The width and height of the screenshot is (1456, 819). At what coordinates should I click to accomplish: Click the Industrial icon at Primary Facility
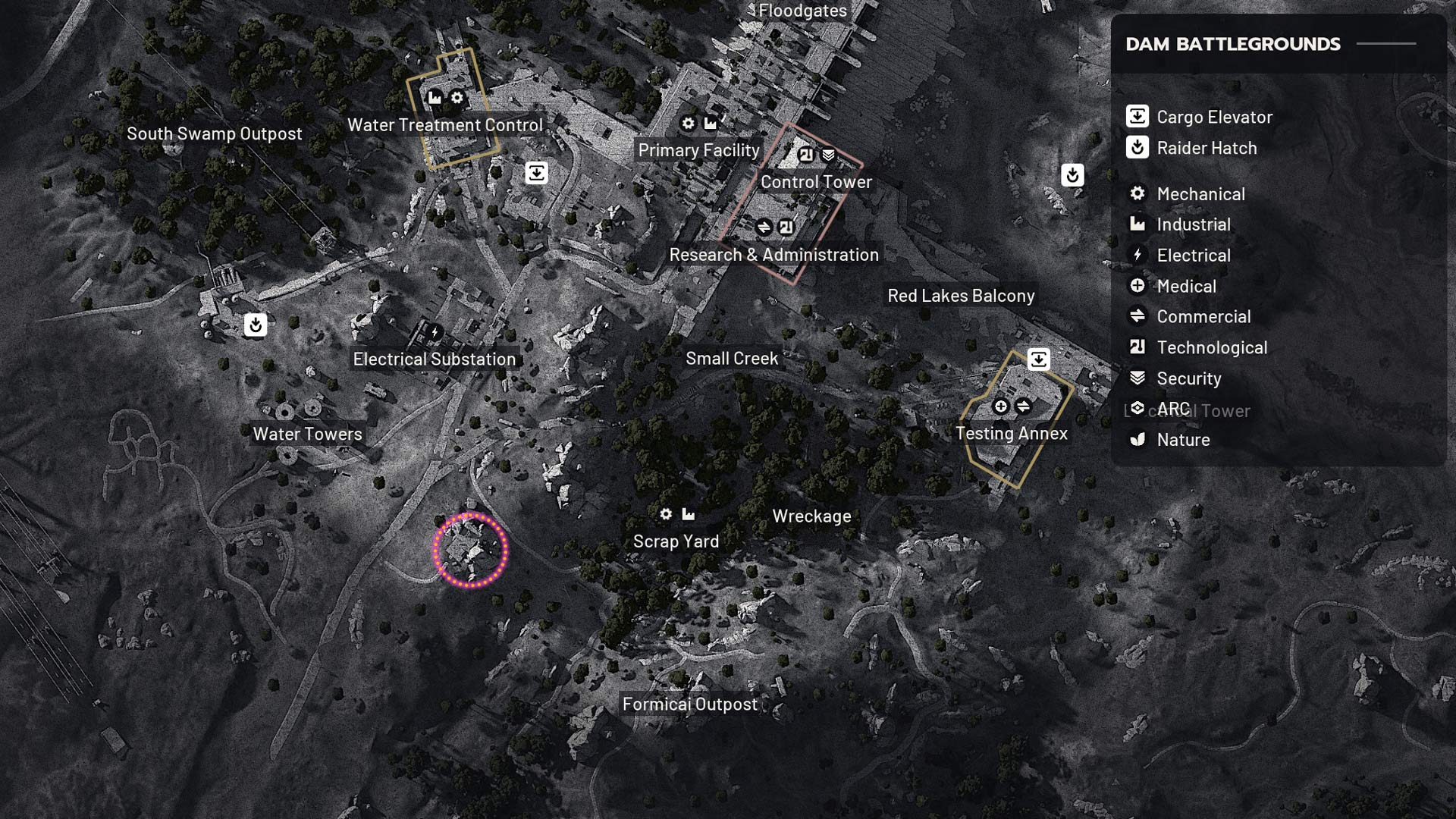coord(711,123)
